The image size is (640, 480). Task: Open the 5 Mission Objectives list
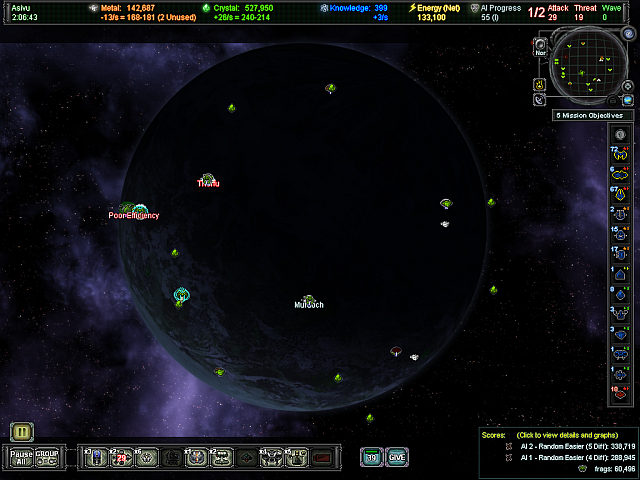click(589, 115)
